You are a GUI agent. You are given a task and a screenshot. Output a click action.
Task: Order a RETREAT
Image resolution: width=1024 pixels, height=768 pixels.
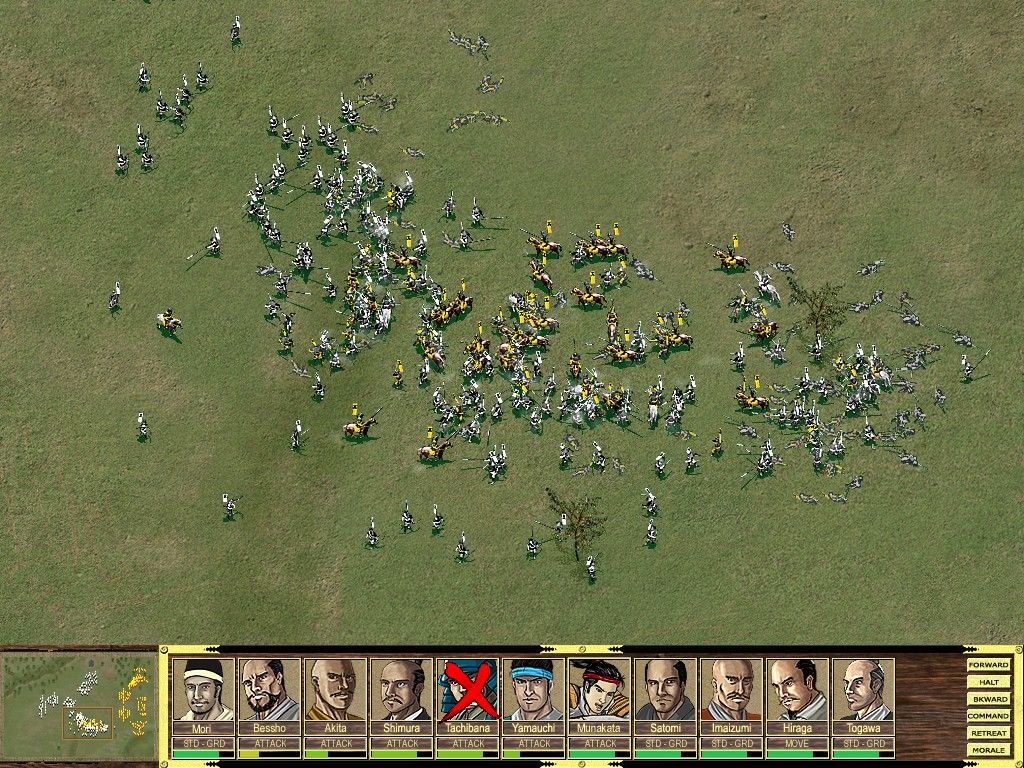[988, 733]
